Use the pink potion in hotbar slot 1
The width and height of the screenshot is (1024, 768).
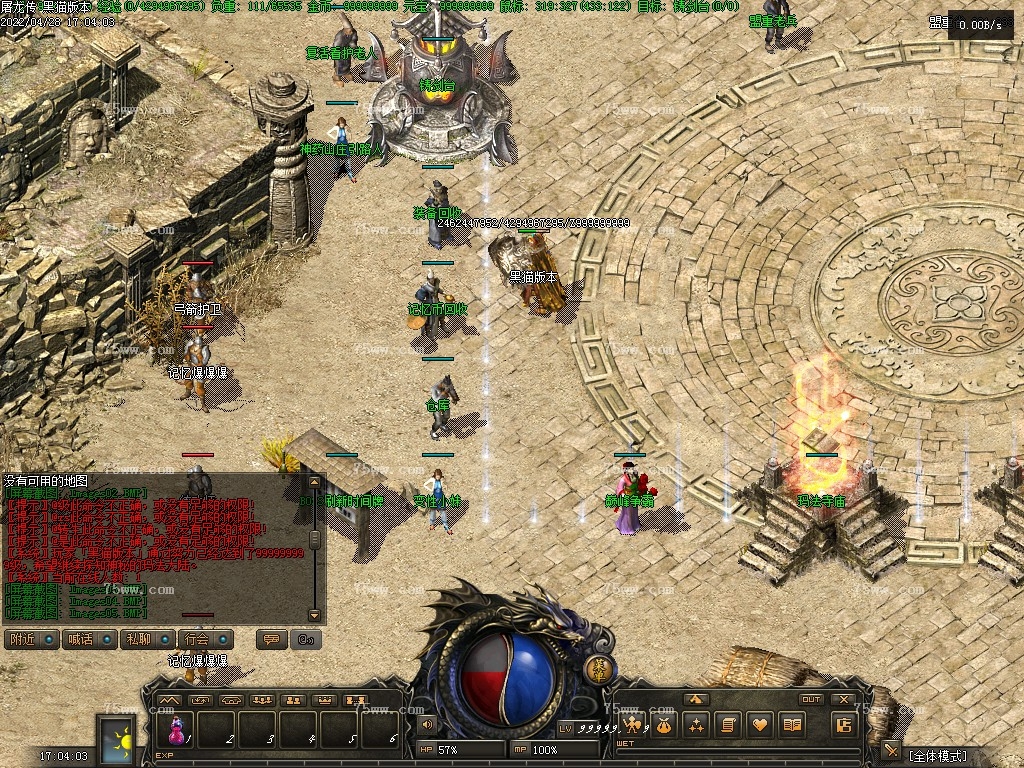(x=177, y=732)
